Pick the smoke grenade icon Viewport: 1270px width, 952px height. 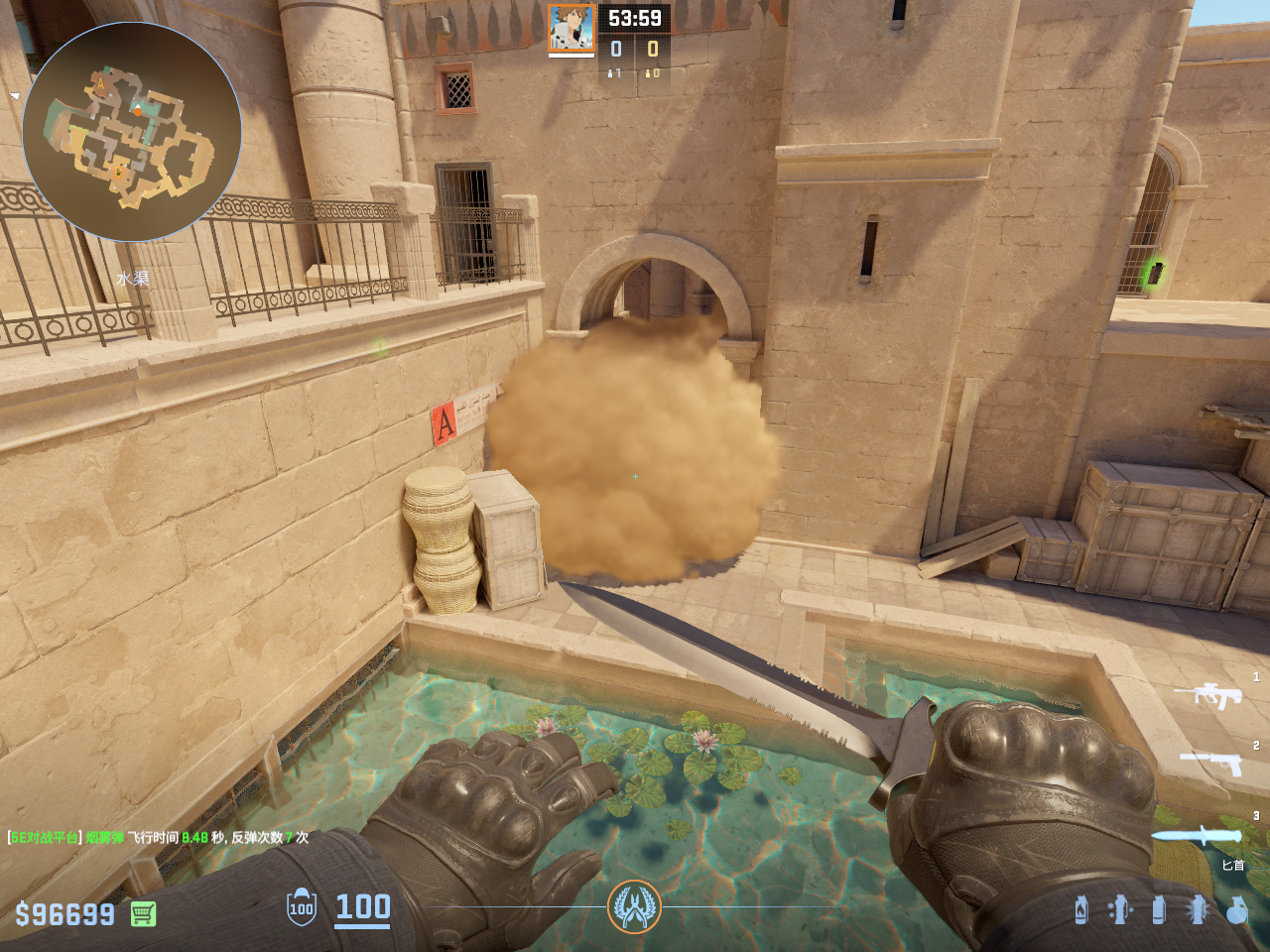[1159, 909]
